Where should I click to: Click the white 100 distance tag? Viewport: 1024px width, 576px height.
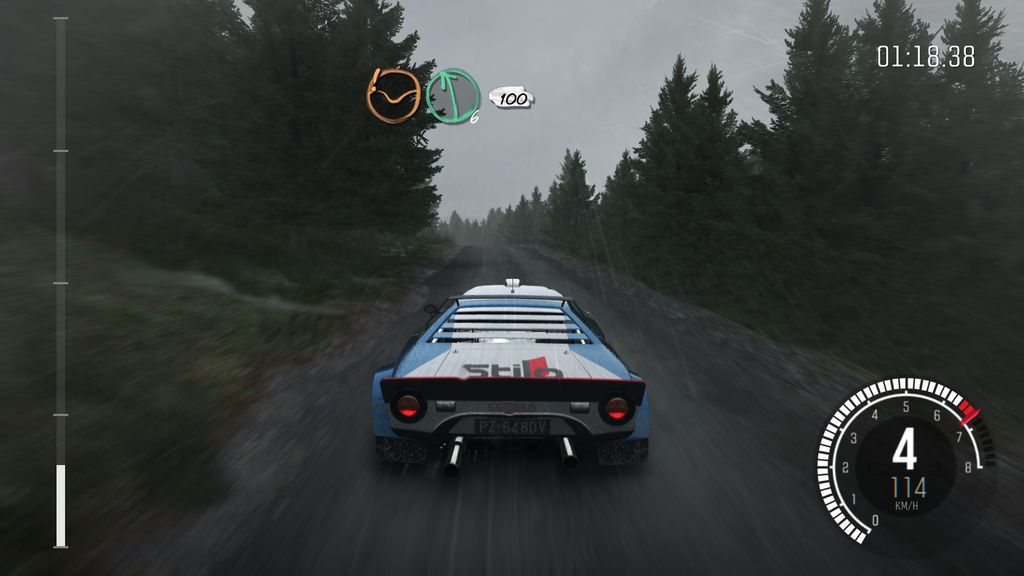click(512, 98)
